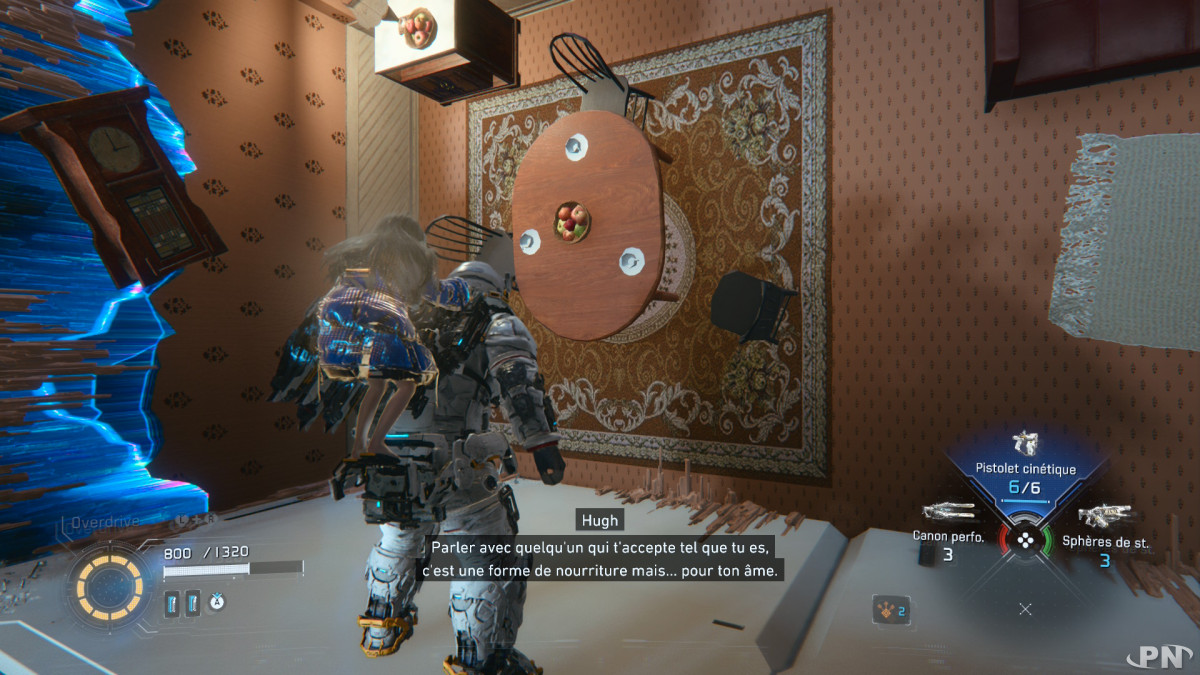This screenshot has width=1200, height=675.
Task: Equip the Sphères de st. weapon
Action: coord(1104,516)
